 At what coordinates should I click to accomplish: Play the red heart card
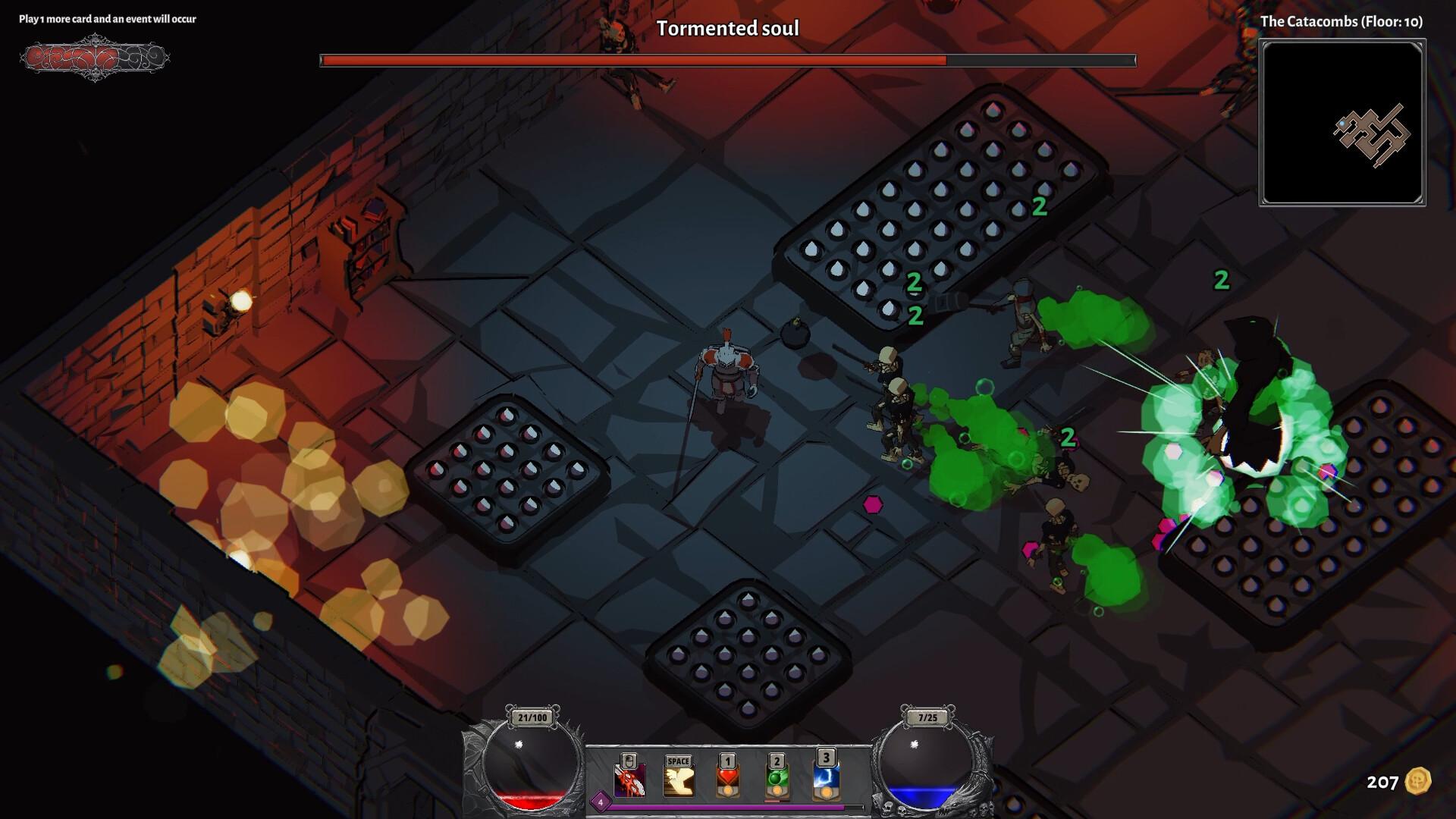[728, 780]
